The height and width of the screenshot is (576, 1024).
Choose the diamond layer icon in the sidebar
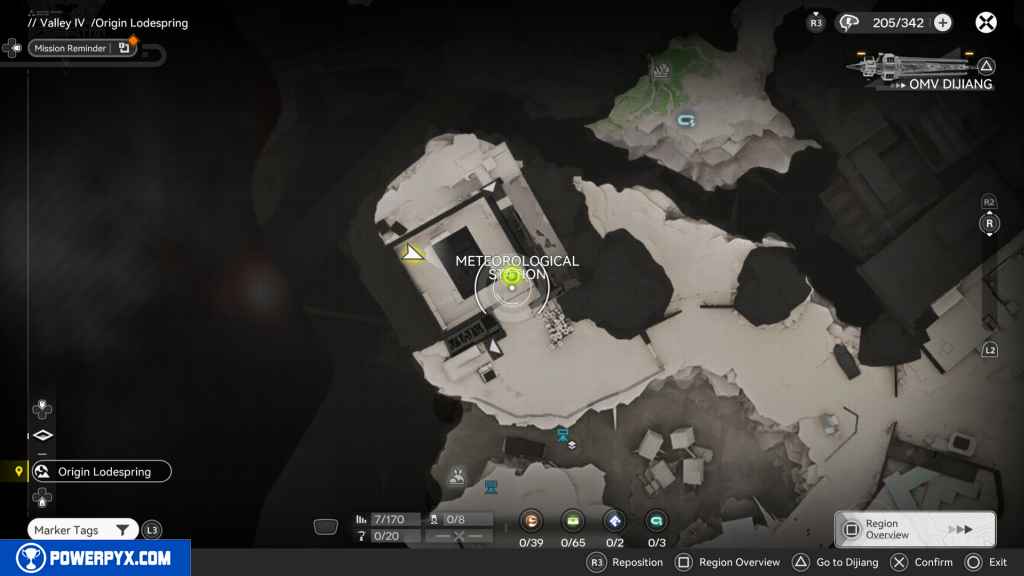[x=42, y=435]
